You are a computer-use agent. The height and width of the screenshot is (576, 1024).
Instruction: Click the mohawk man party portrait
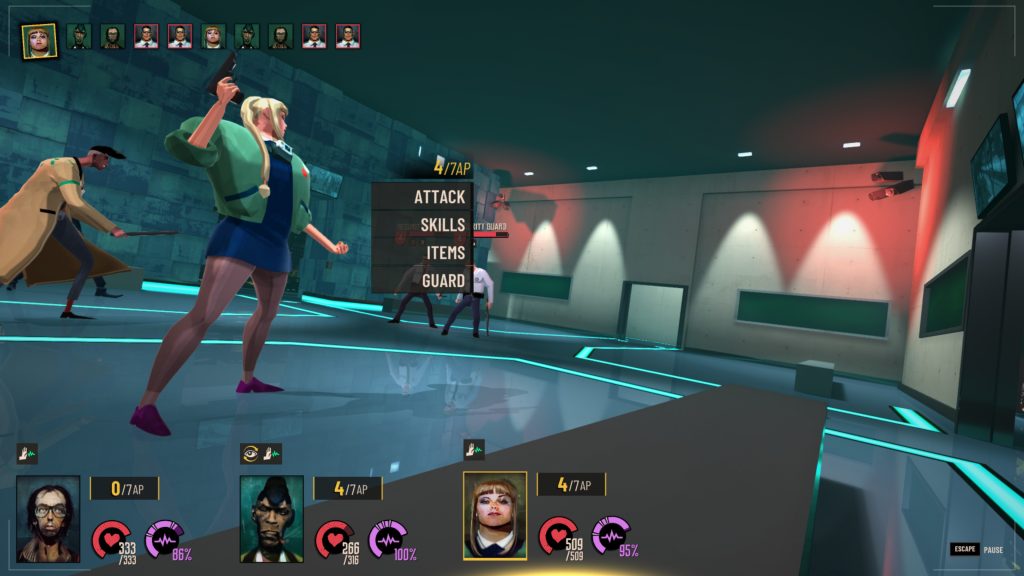coord(272,518)
